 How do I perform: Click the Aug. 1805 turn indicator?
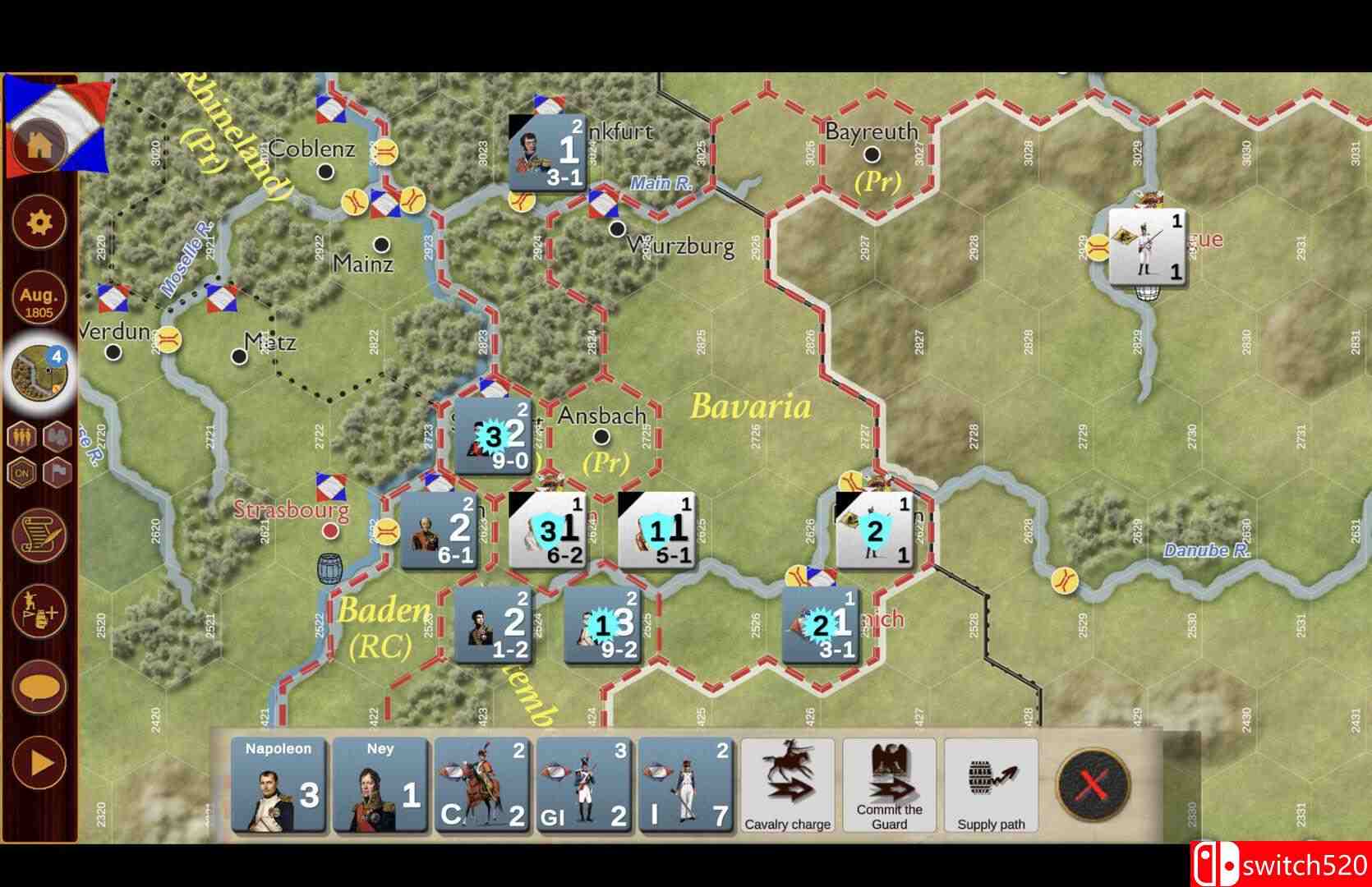(x=38, y=298)
